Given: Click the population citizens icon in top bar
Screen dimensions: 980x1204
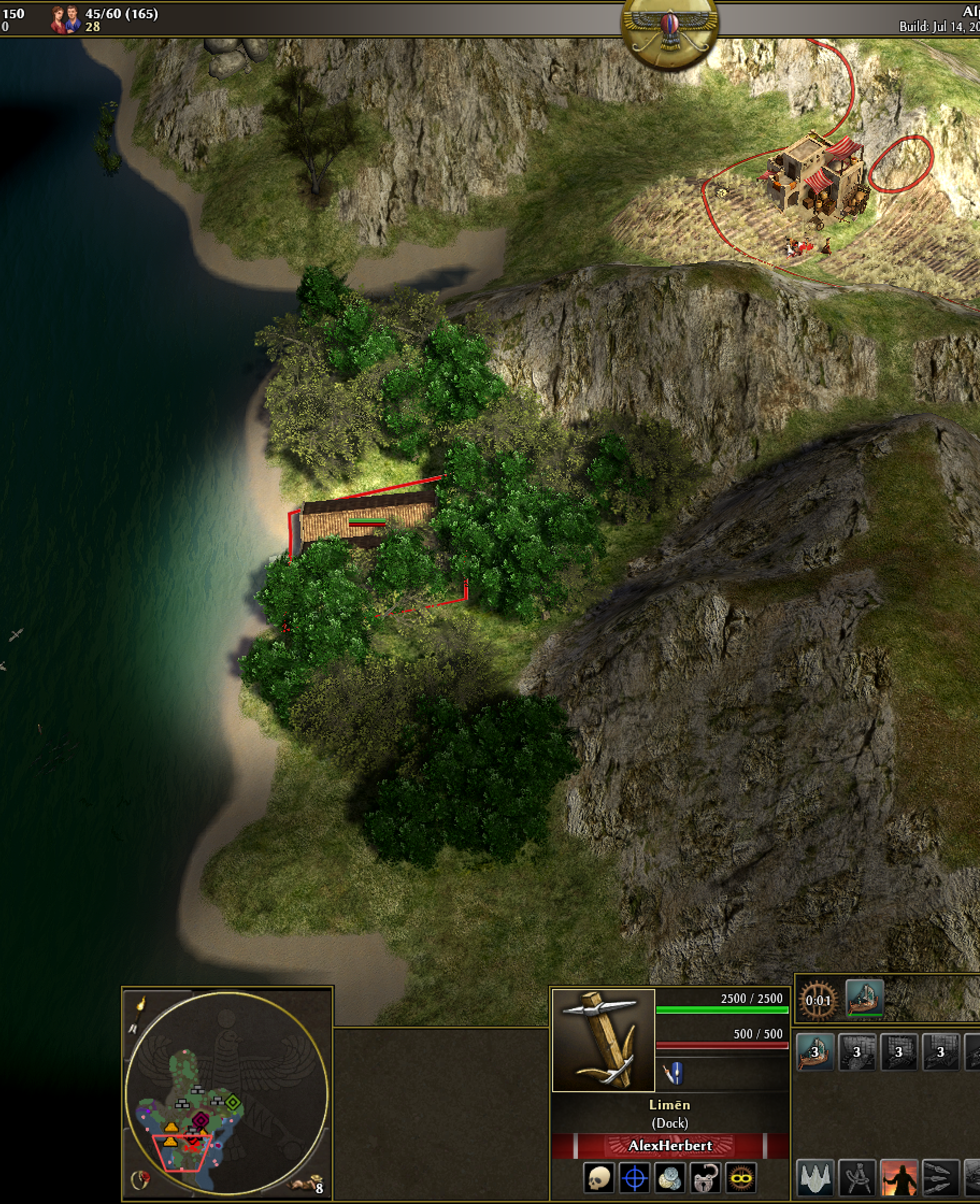Looking at the screenshot, I should tap(65, 20).
